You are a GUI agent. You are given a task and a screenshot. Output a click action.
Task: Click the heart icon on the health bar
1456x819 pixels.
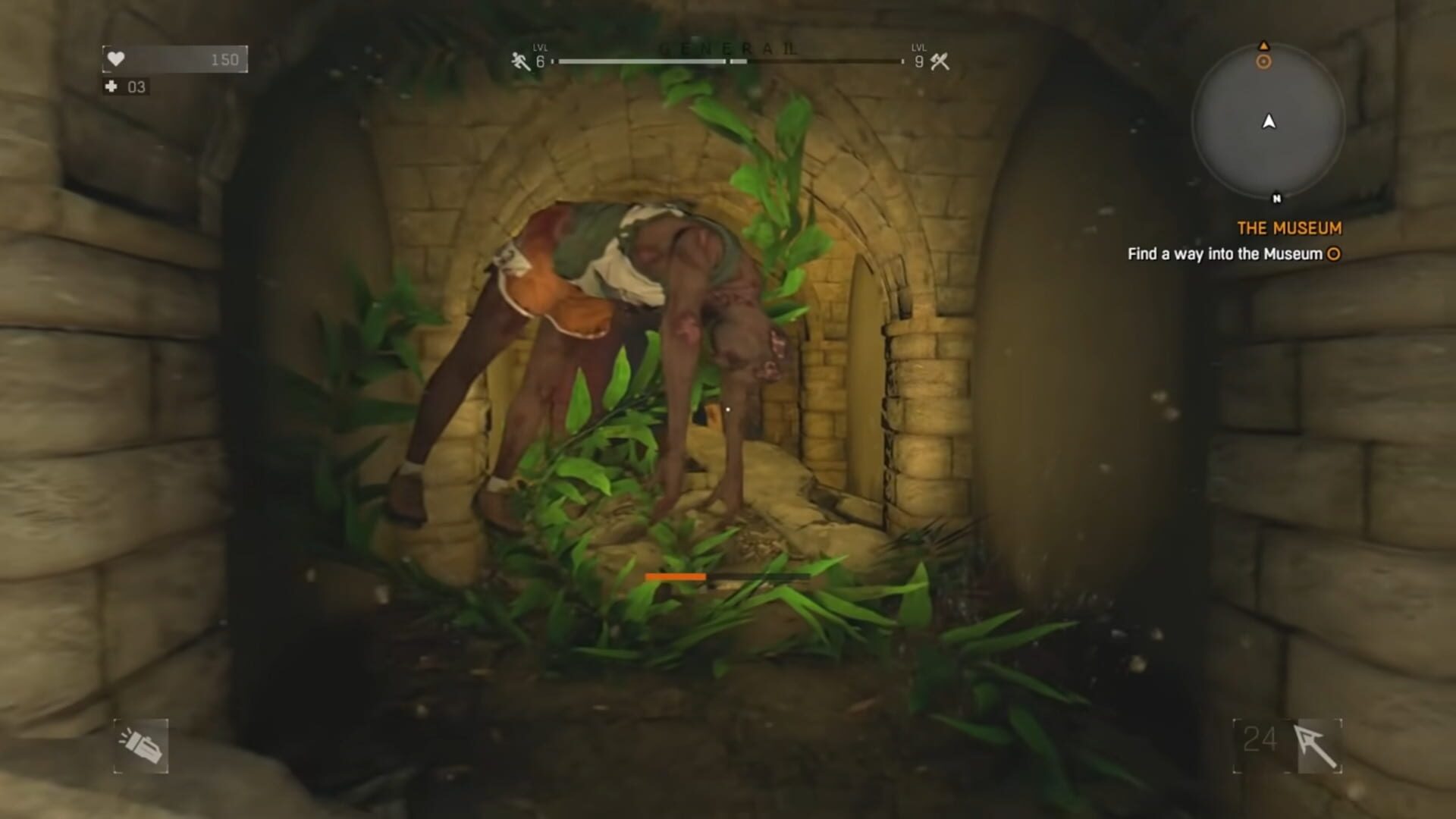[118, 58]
